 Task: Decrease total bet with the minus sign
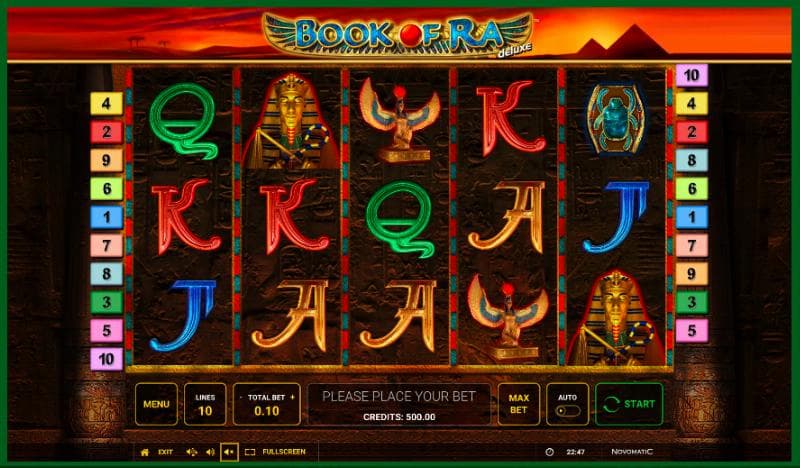click(240, 398)
